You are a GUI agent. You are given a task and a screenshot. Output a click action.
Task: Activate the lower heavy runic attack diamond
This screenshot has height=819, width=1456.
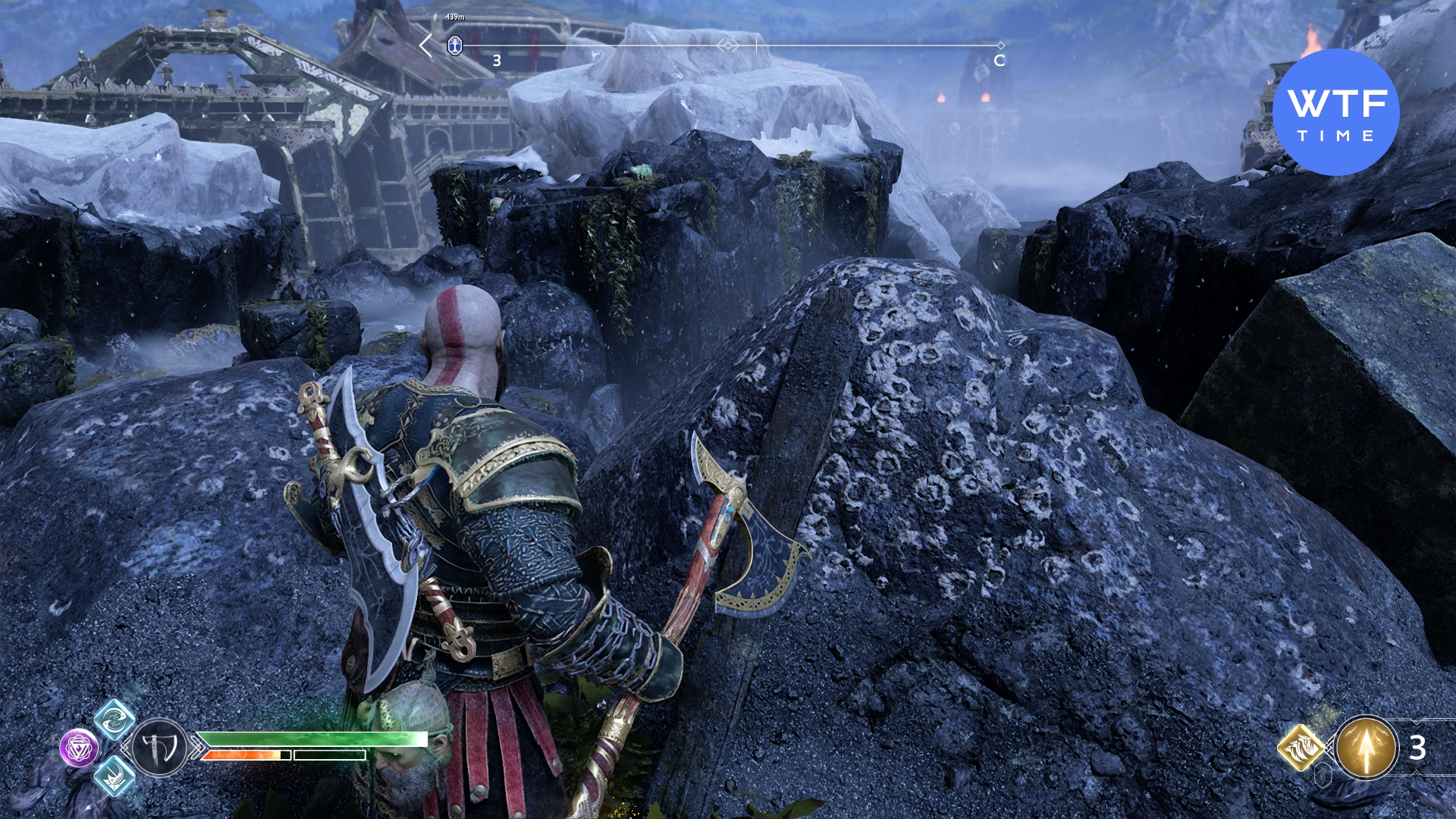115,776
